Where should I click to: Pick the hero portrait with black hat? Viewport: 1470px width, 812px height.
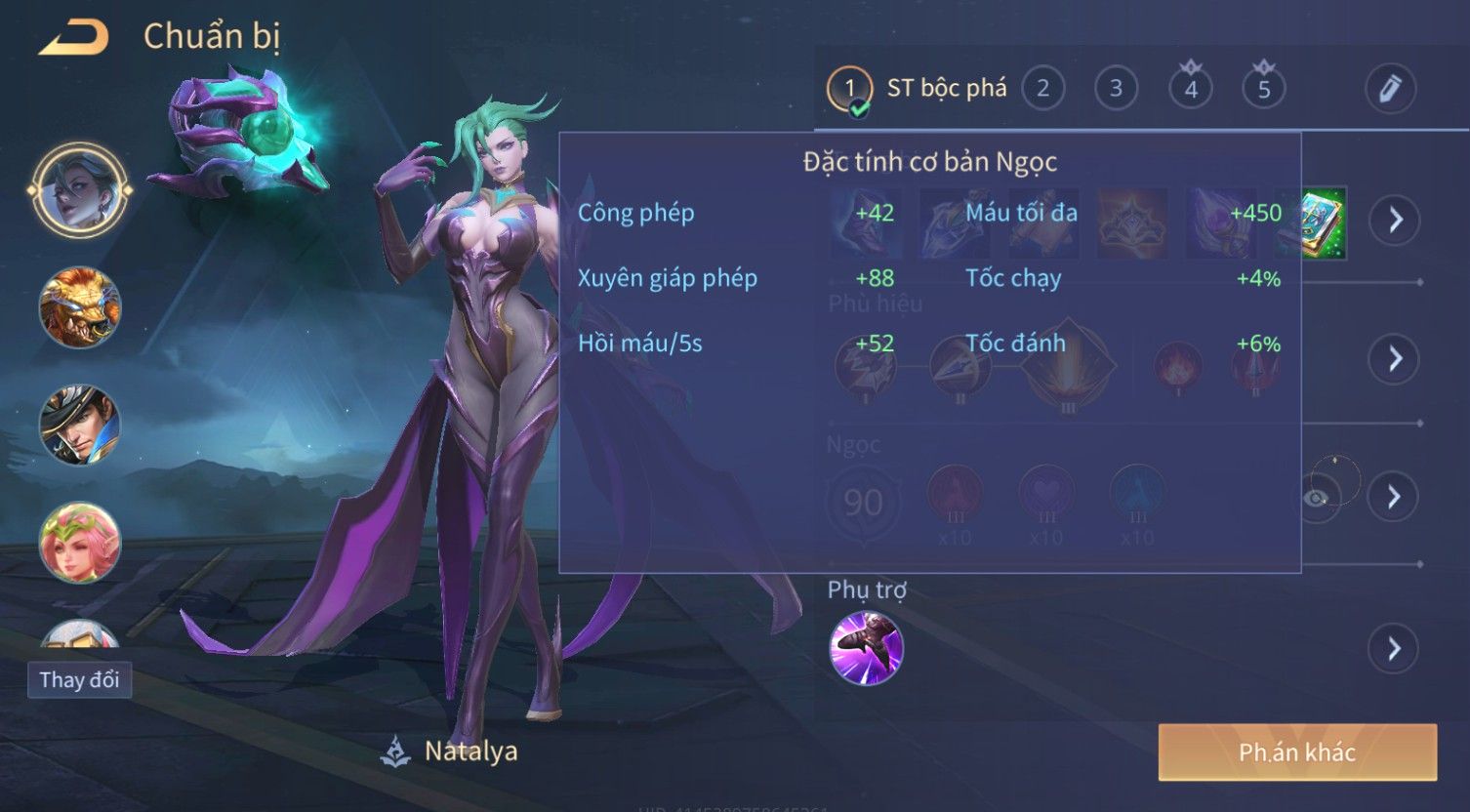point(79,426)
